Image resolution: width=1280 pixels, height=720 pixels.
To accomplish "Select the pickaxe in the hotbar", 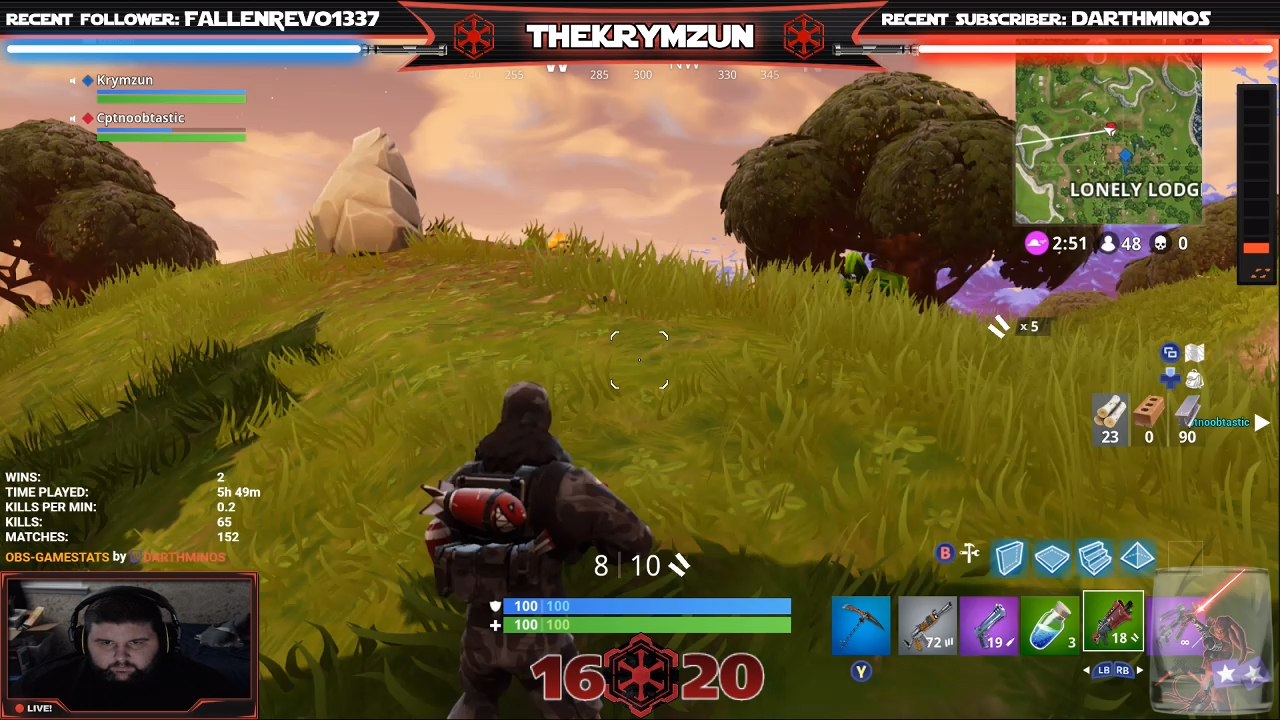I will [860, 625].
